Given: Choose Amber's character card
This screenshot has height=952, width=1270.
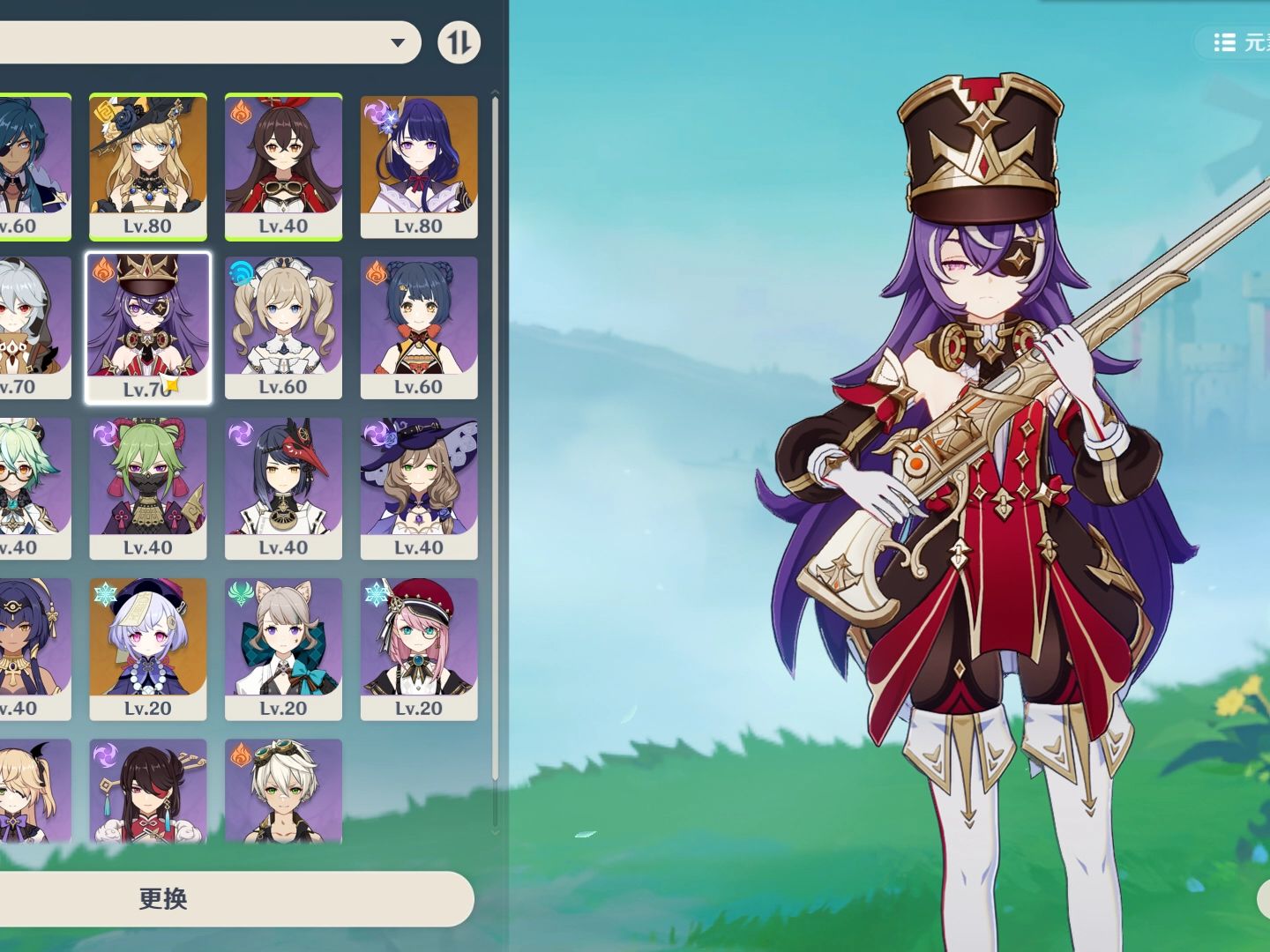Looking at the screenshot, I should (x=283, y=166).
